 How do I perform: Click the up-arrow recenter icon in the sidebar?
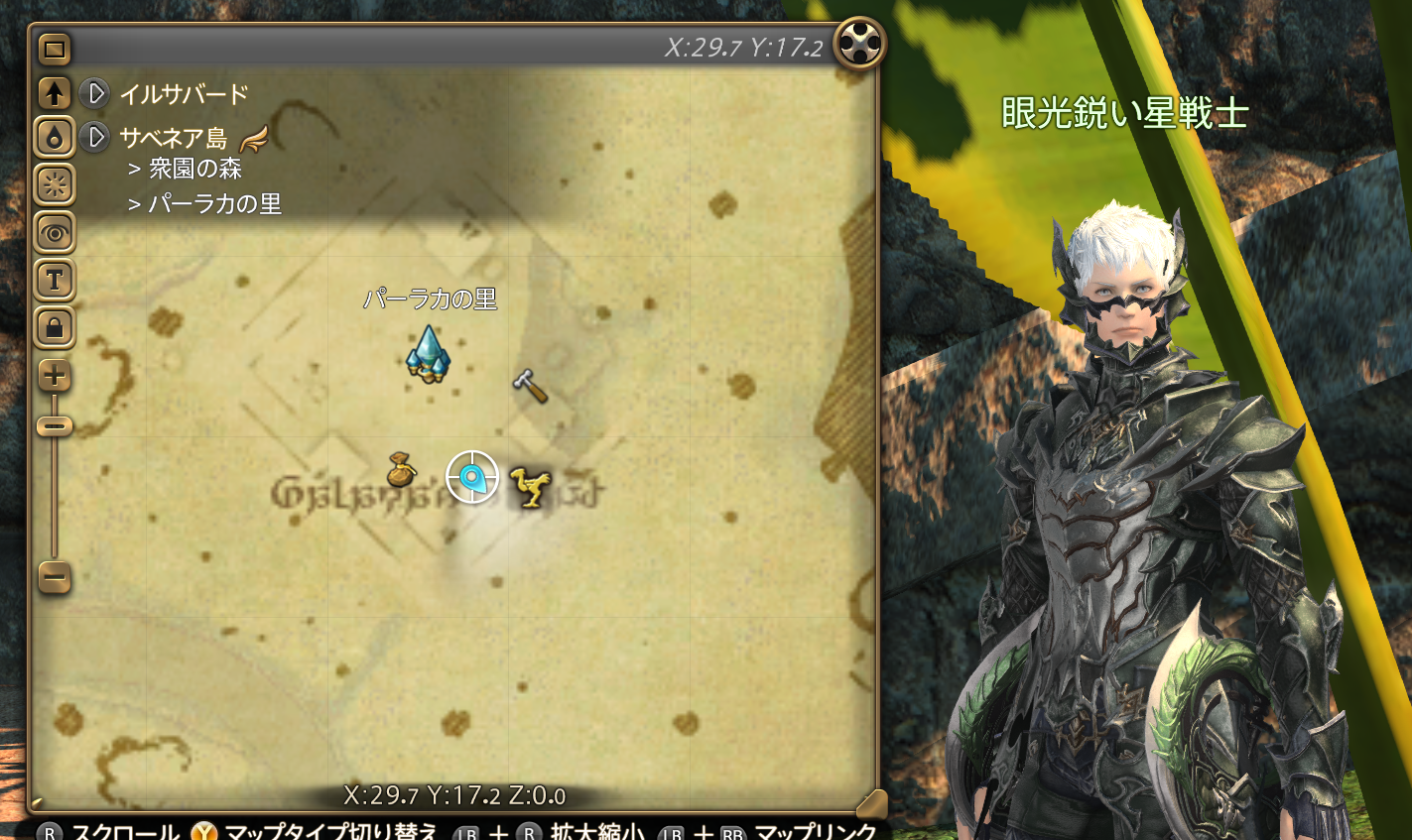[53, 94]
